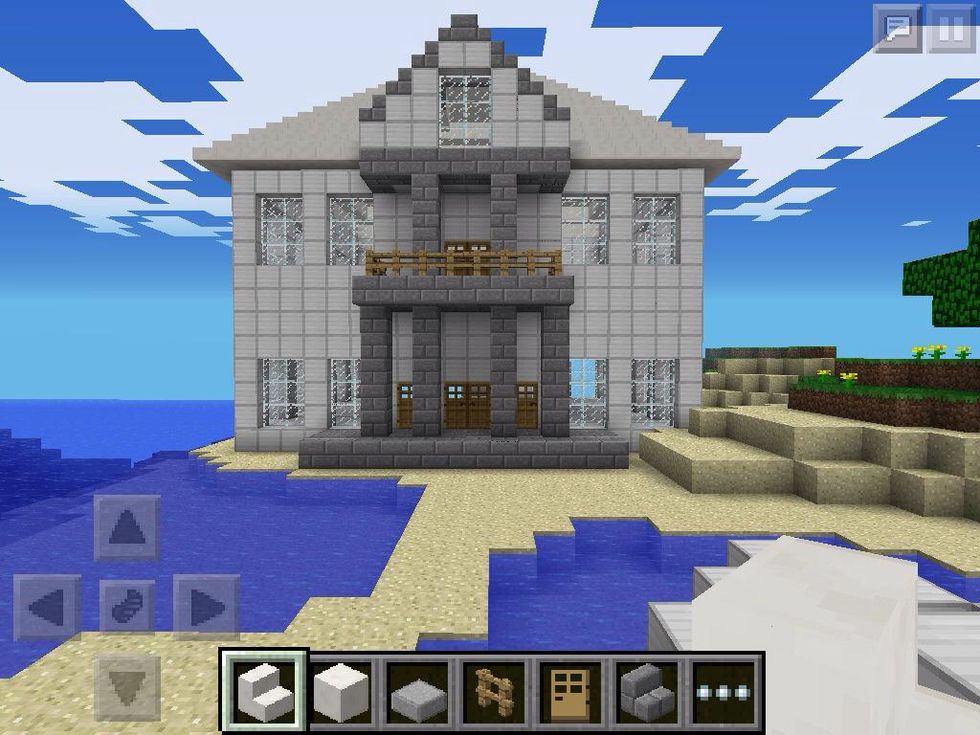Screen dimensions: 980x735
Task: Select the gray stone slab slot
Action: [419, 690]
